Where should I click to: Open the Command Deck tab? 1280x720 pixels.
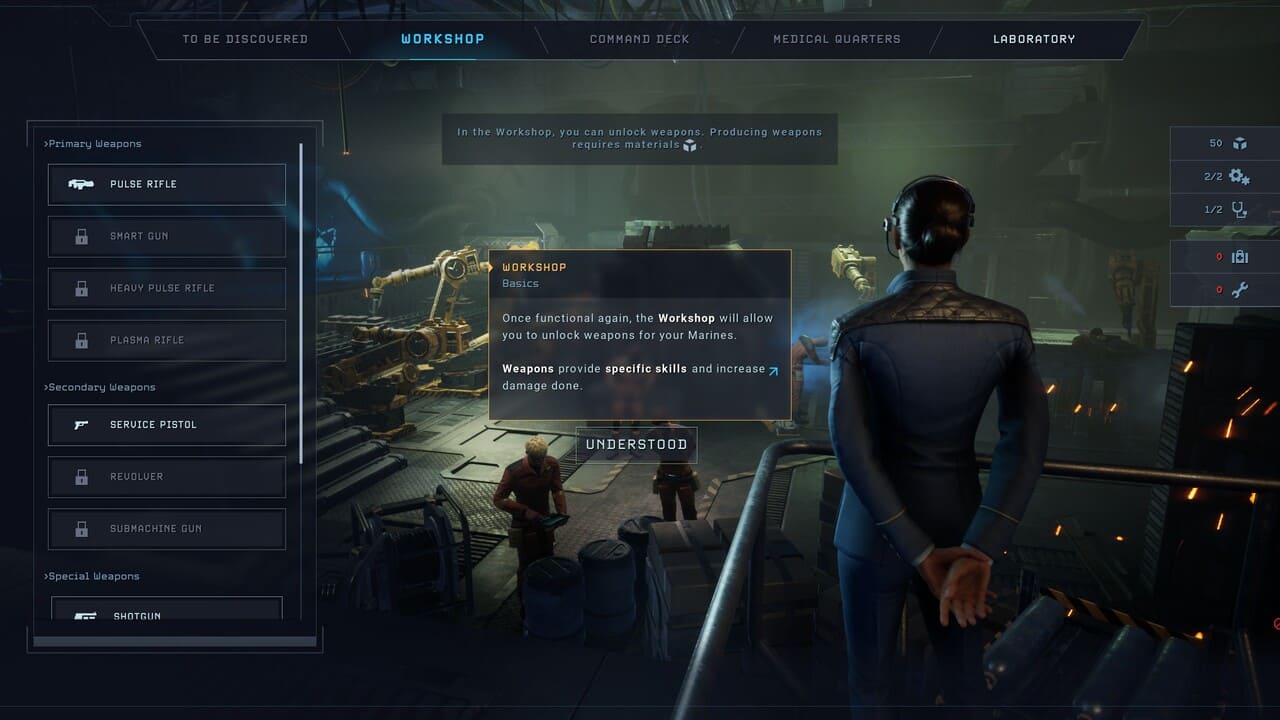[639, 40]
